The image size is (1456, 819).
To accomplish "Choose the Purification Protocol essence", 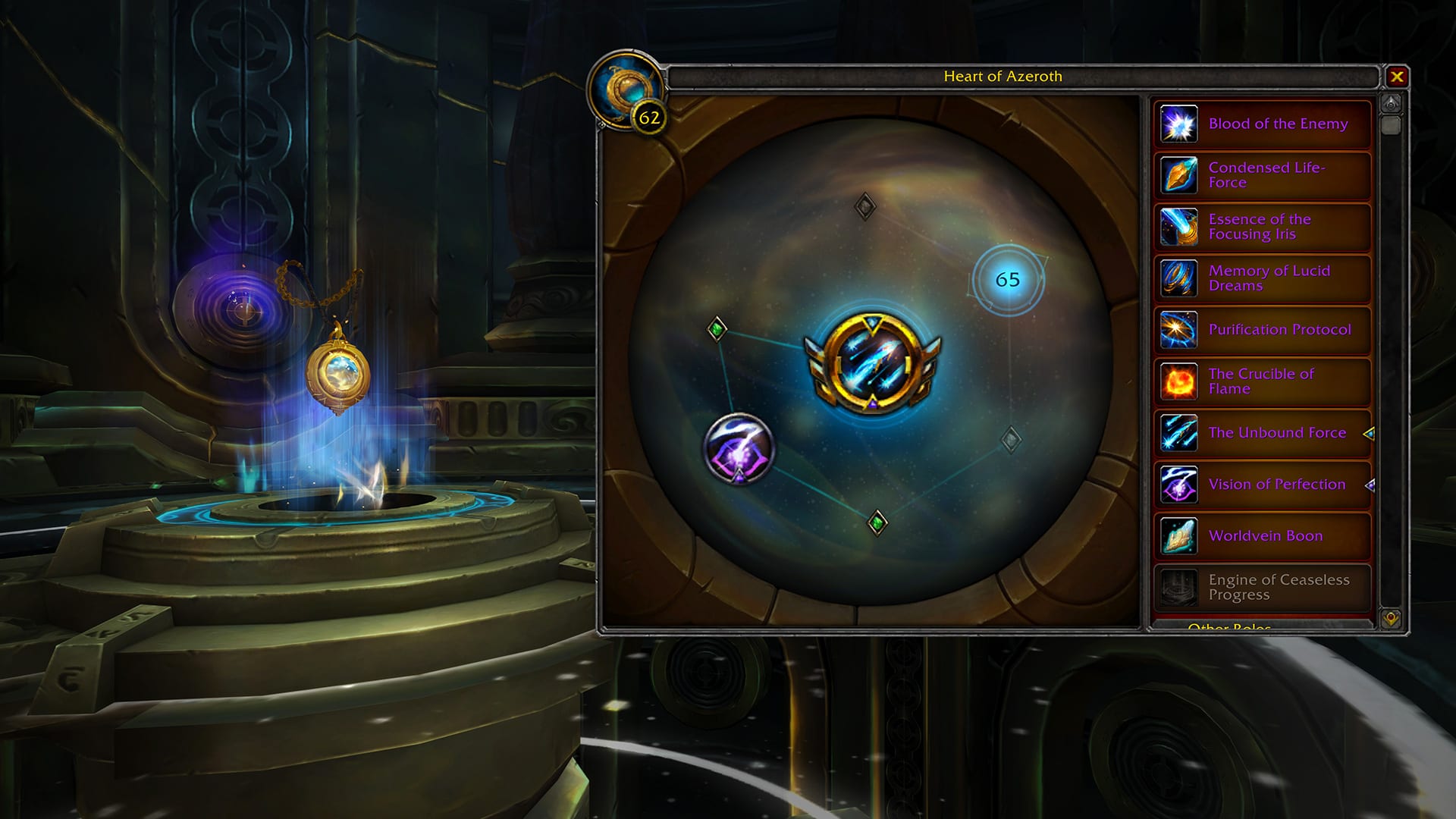I will 1263,330.
